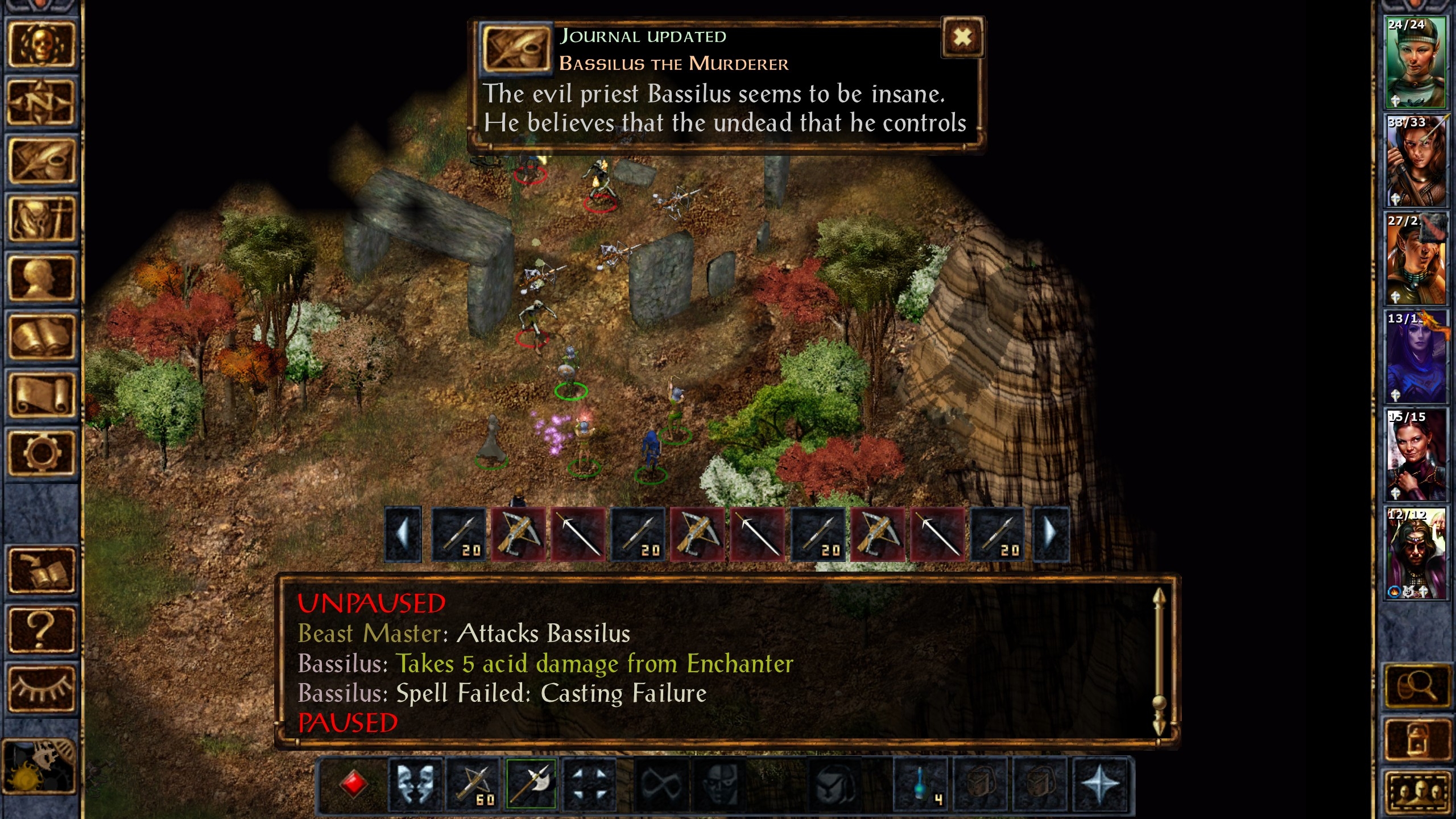The image size is (1456, 819).
Task: Toggle the closed-eye hide interface button
Action: (40, 687)
